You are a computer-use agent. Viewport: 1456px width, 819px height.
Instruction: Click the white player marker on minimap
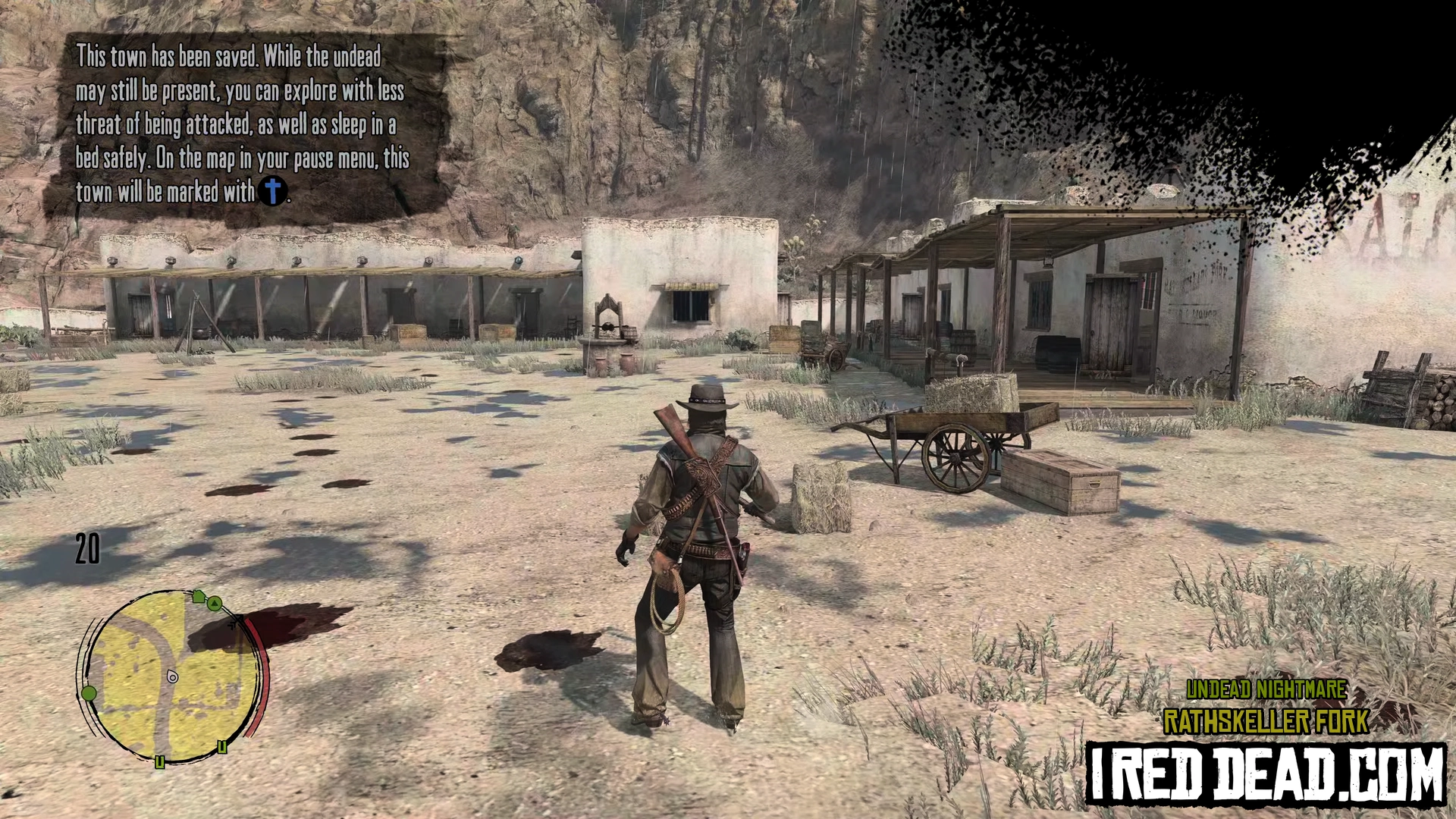(173, 676)
